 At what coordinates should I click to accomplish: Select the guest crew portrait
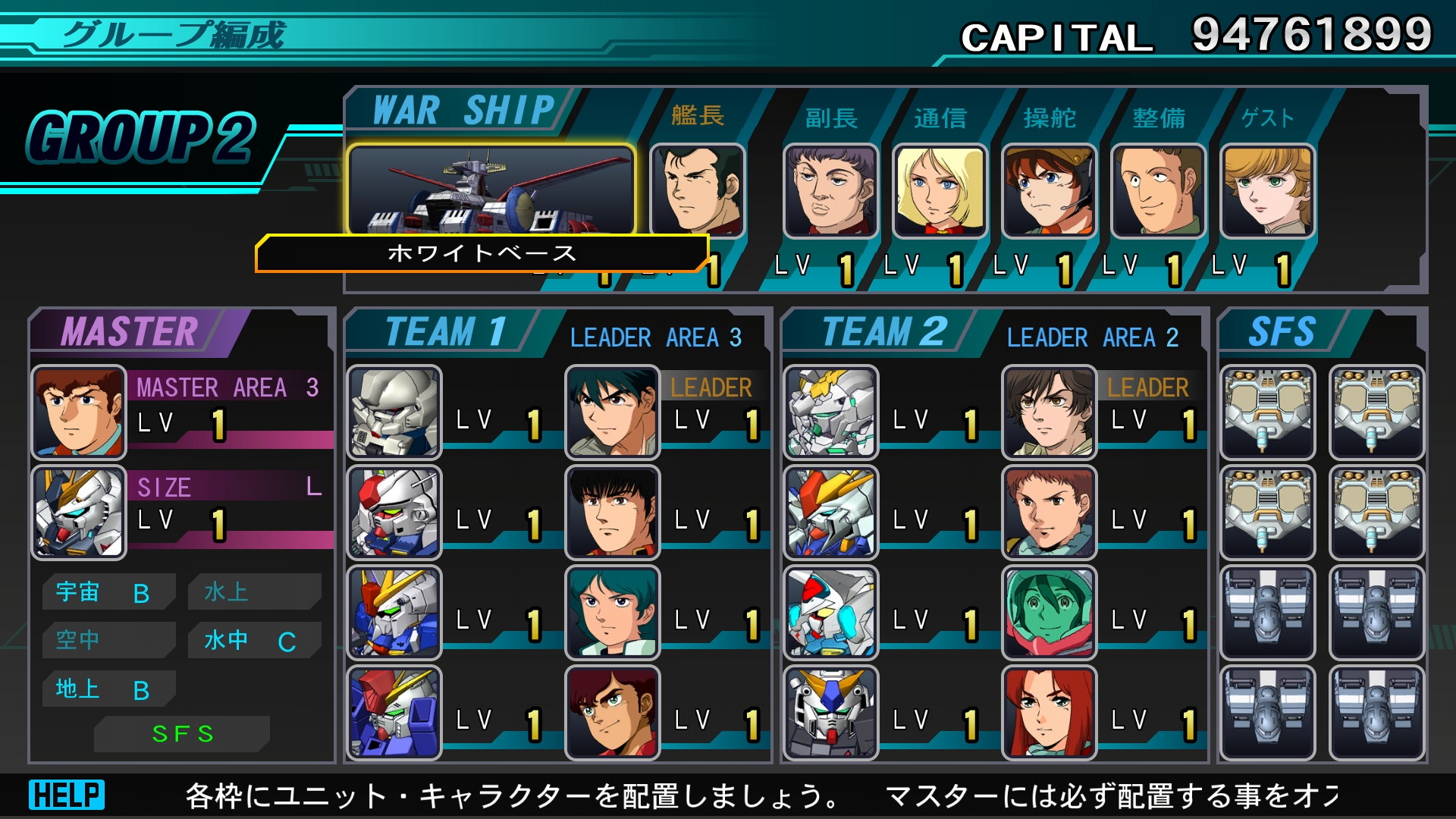click(1267, 191)
